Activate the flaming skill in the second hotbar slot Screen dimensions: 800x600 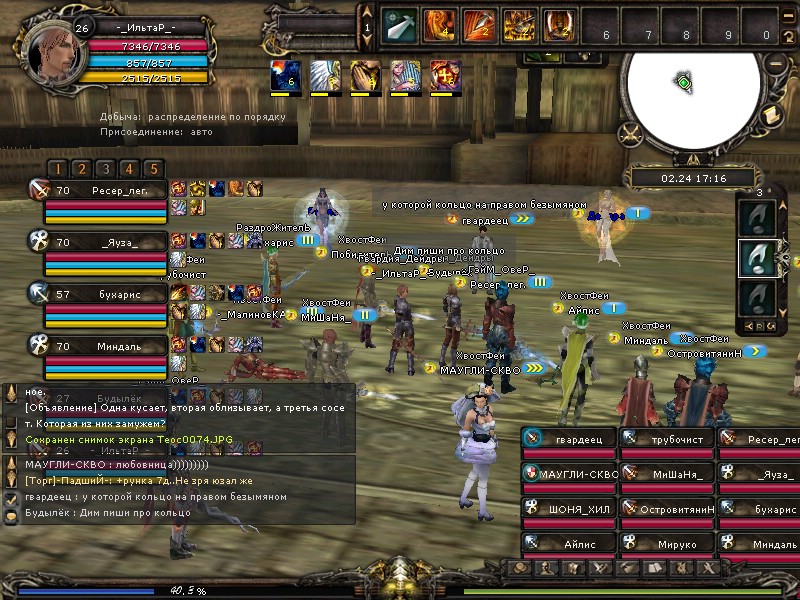[x=437, y=25]
